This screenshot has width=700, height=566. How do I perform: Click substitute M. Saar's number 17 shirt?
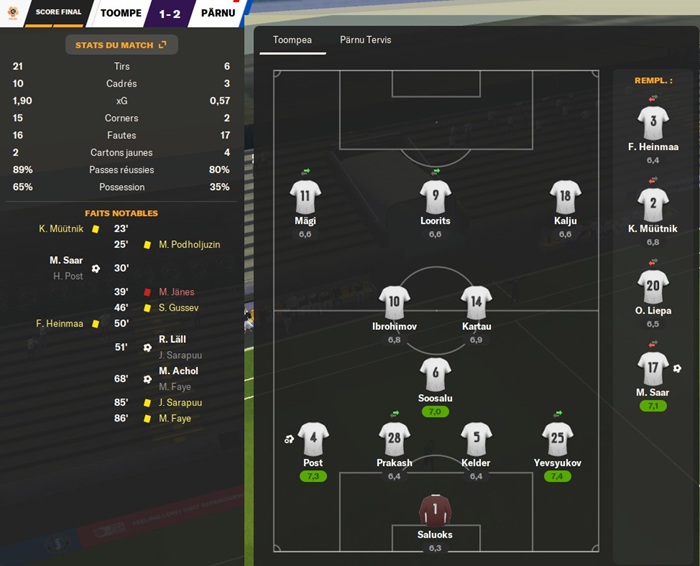653,368
